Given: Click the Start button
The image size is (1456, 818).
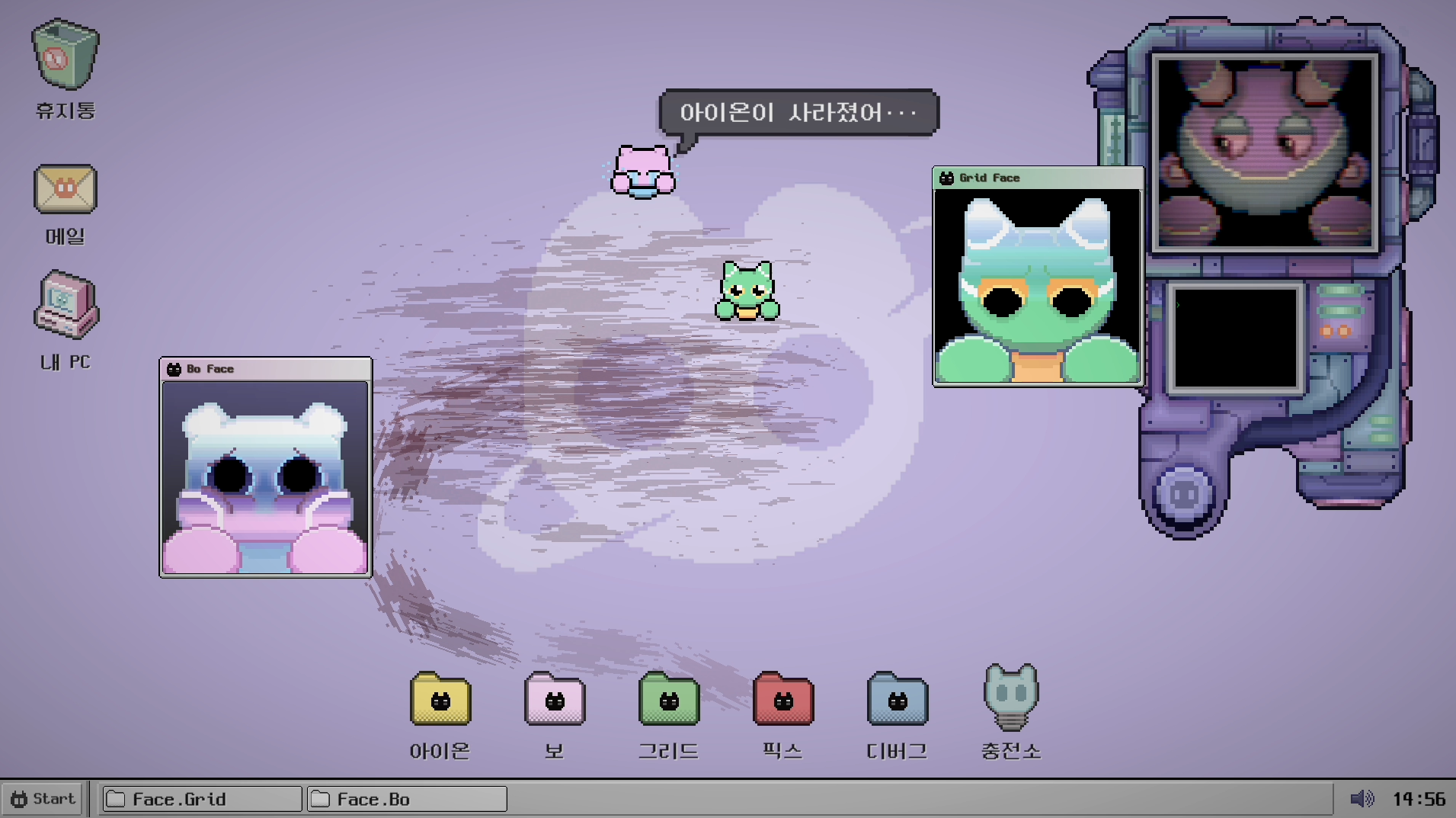Looking at the screenshot, I should coord(42,798).
